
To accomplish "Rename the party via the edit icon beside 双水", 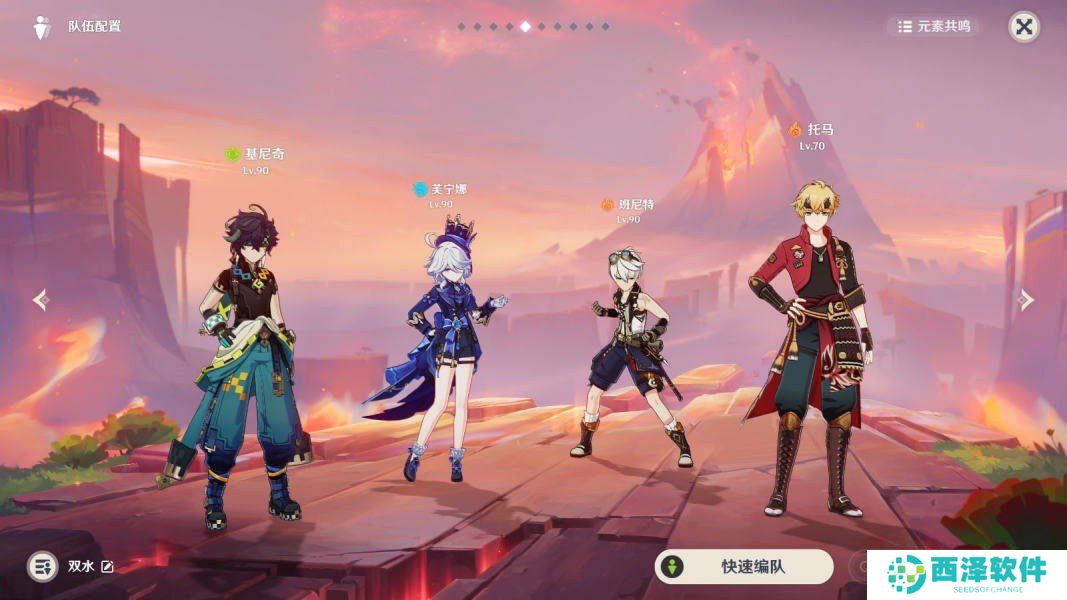I will pos(107,567).
